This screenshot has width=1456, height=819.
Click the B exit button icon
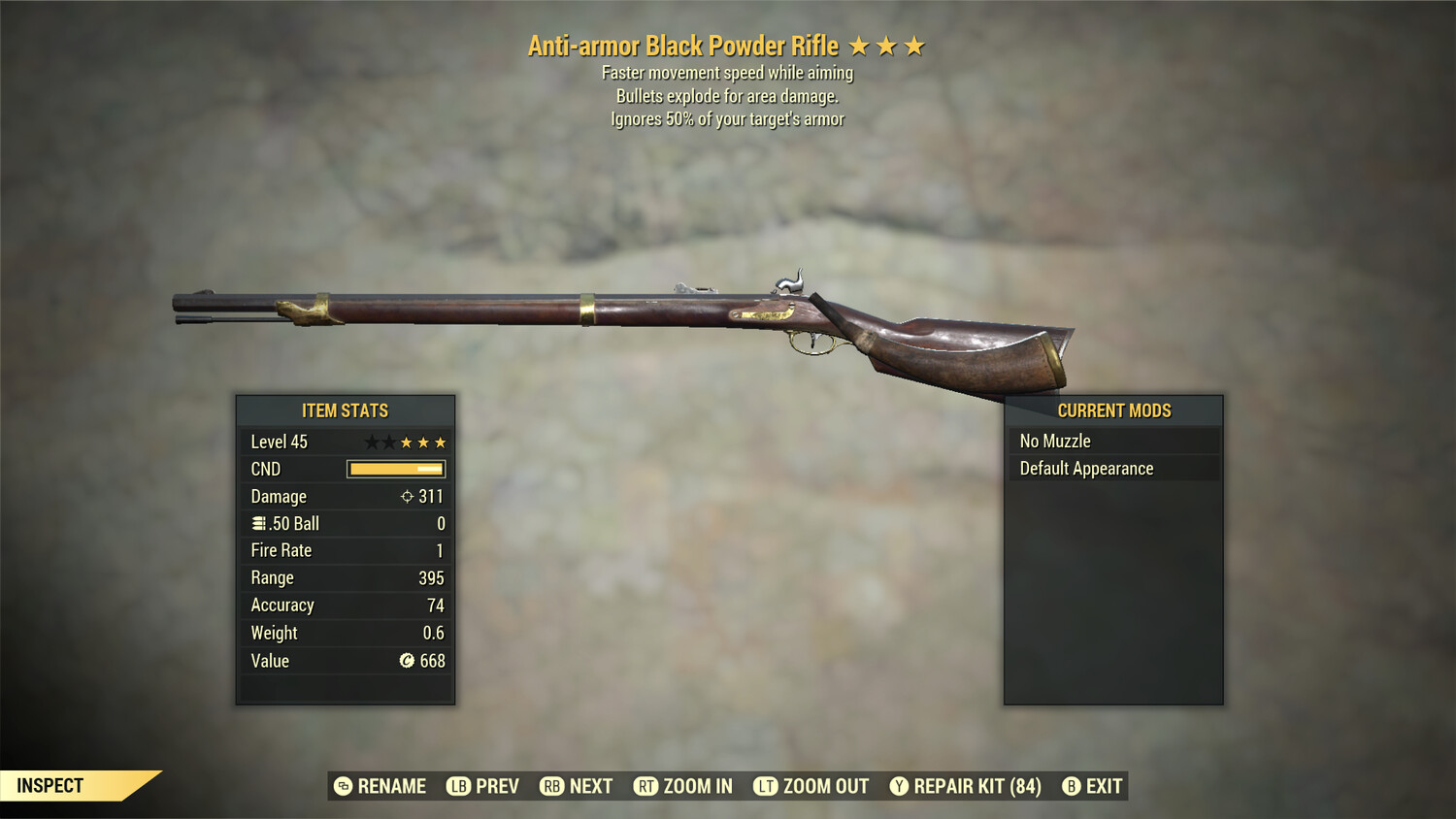(x=1072, y=786)
